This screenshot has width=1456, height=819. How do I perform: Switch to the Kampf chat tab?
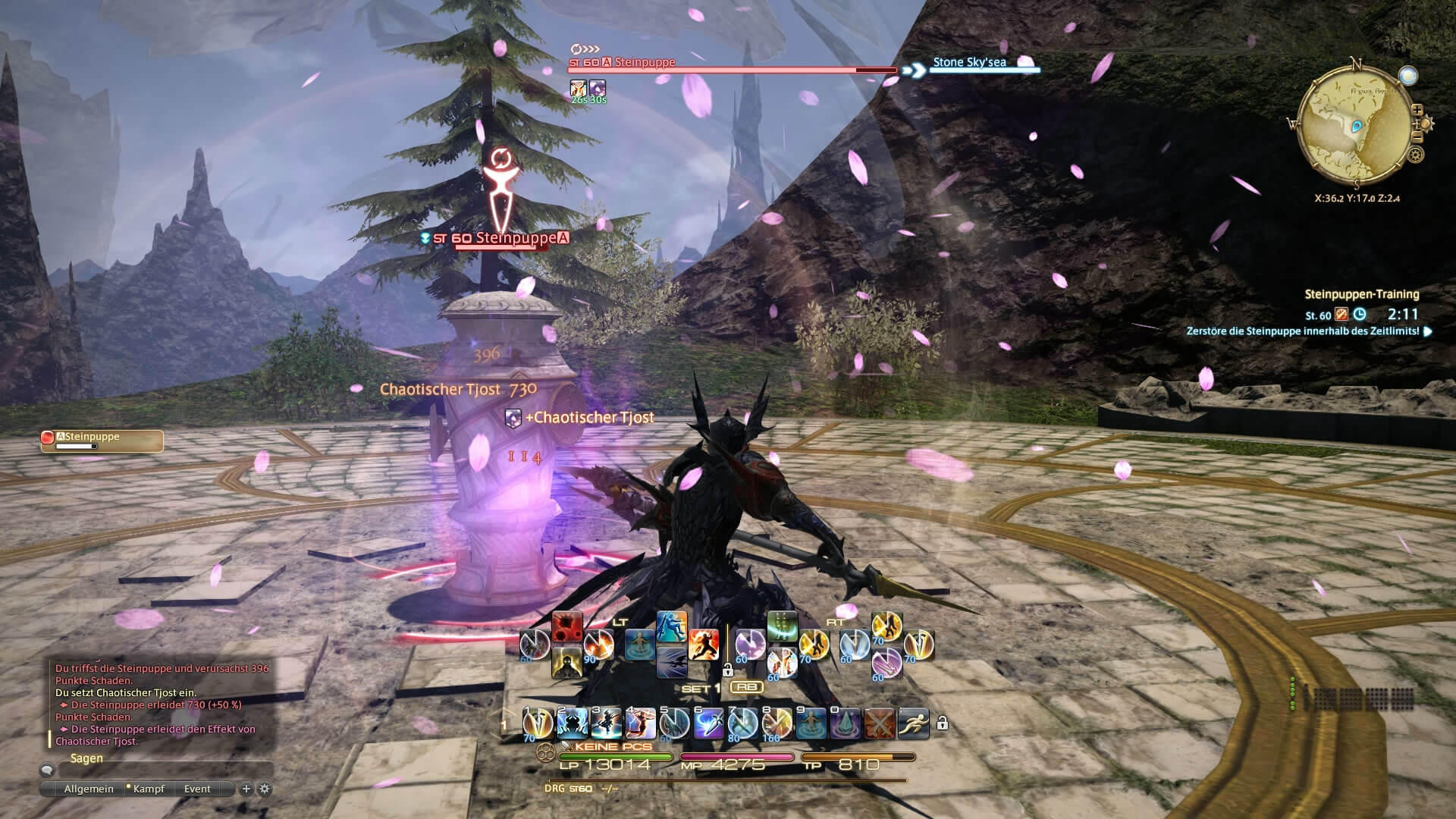[149, 788]
